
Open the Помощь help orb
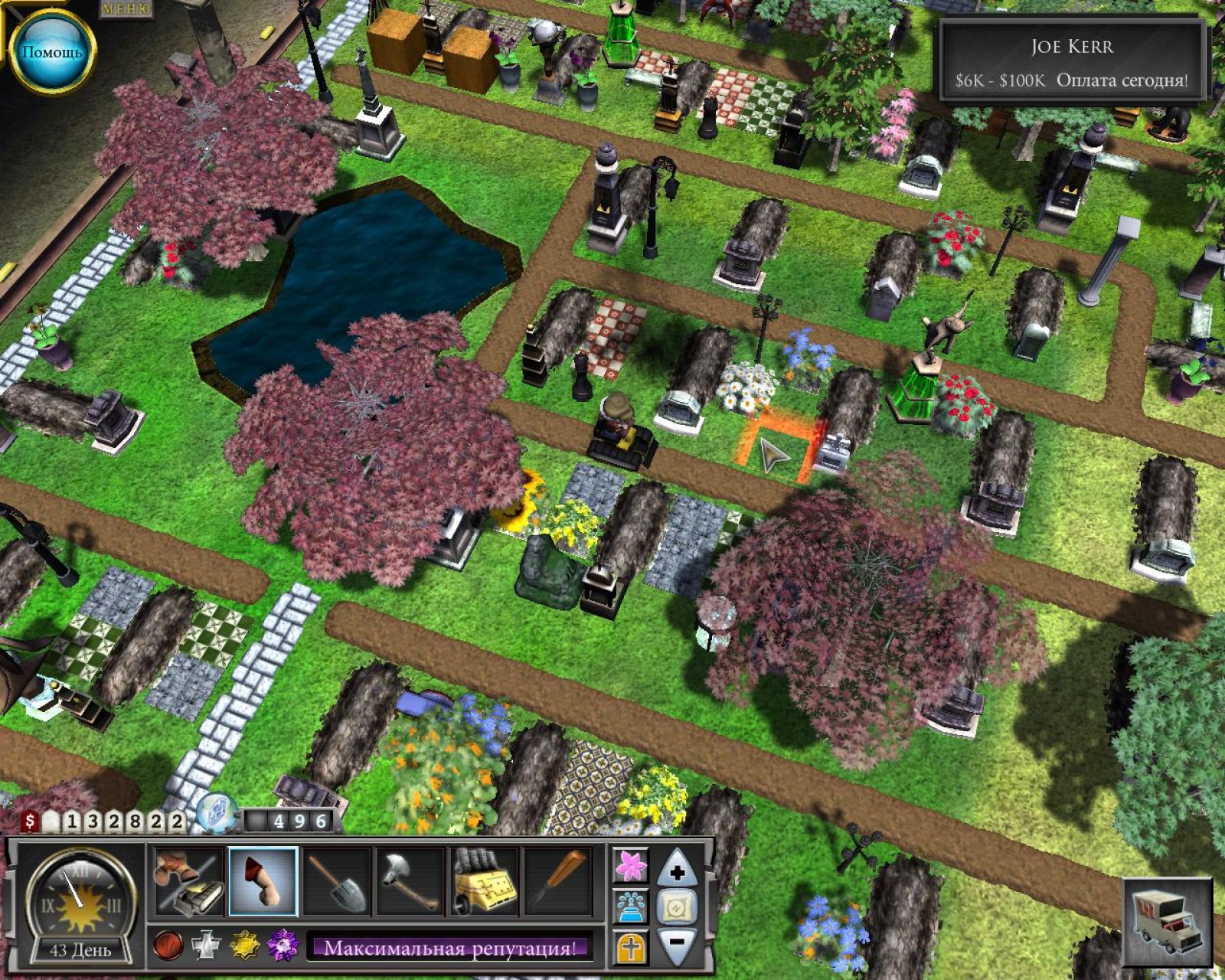(51, 52)
